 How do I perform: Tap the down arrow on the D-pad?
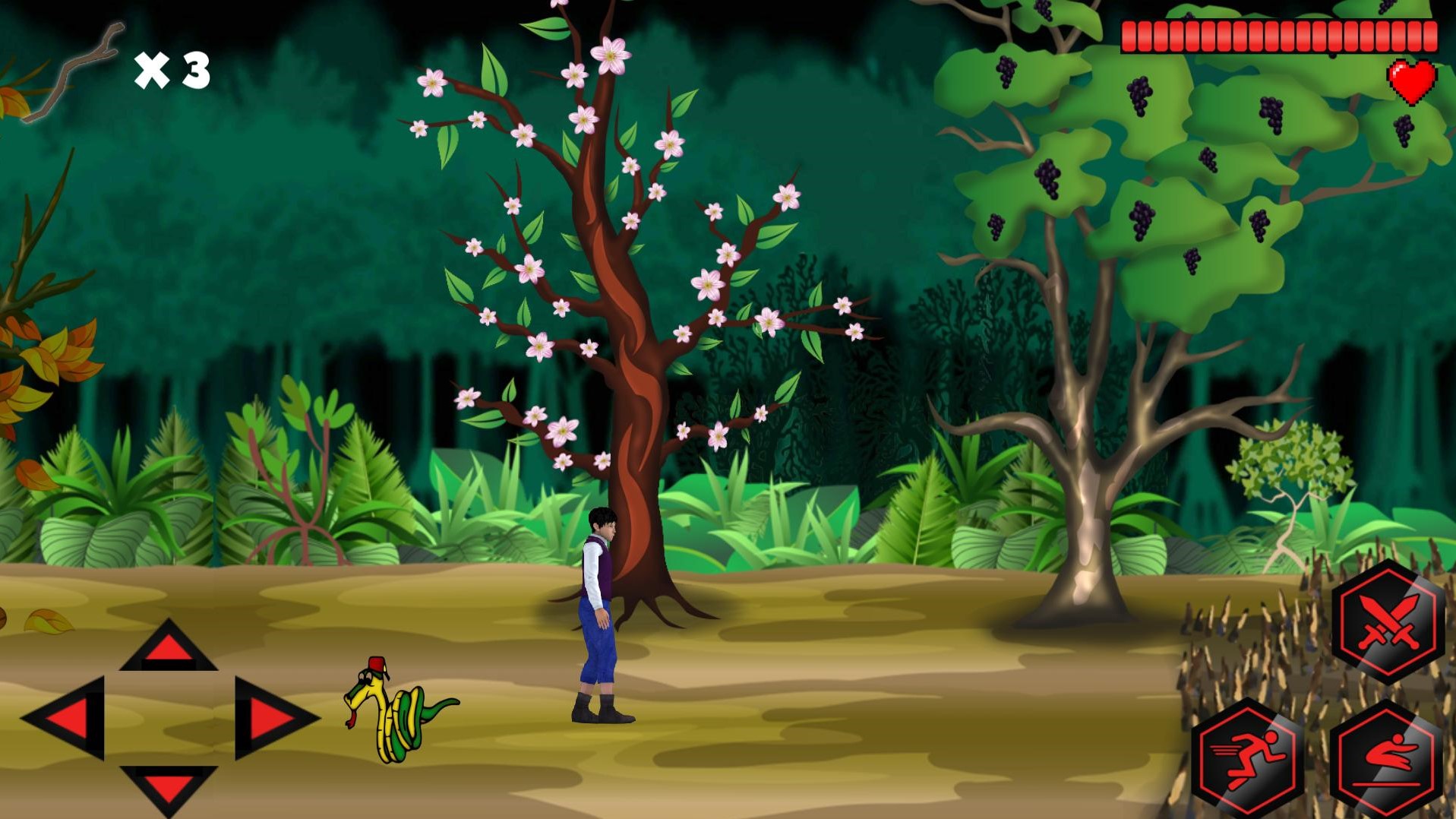coord(168,788)
